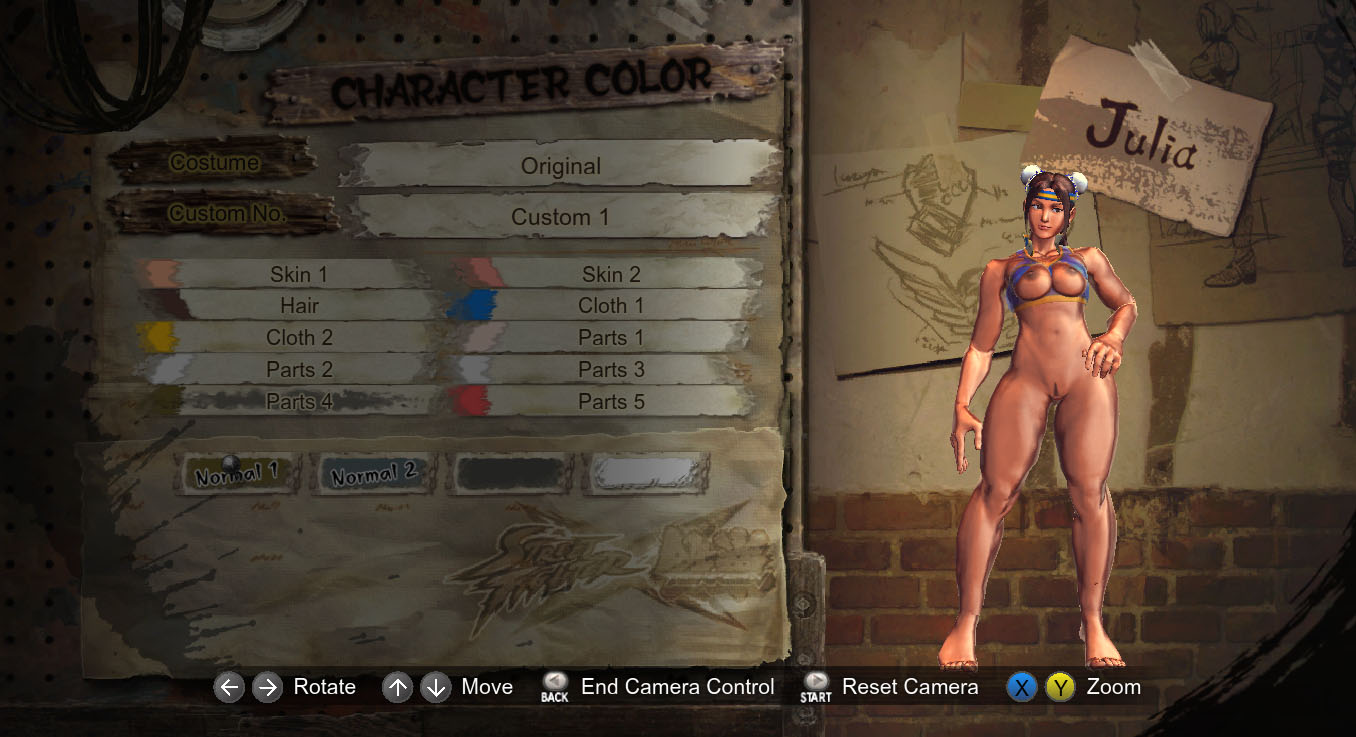Select the Cloth 2 color entry

298,338
